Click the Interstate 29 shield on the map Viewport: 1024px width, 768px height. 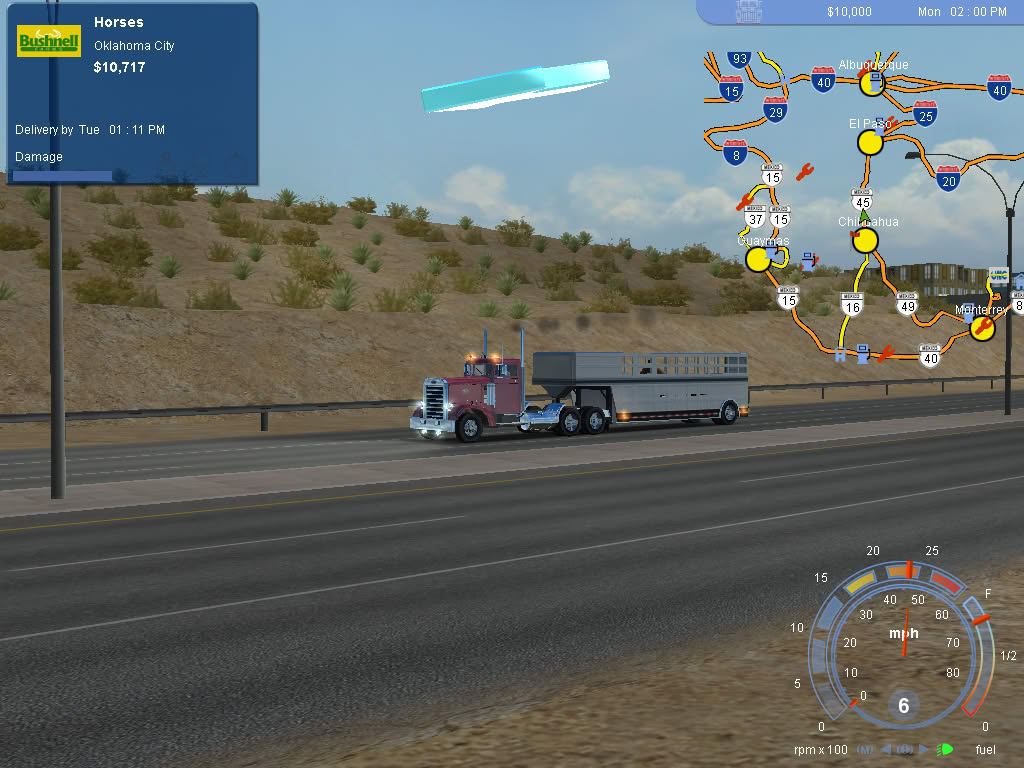775,110
